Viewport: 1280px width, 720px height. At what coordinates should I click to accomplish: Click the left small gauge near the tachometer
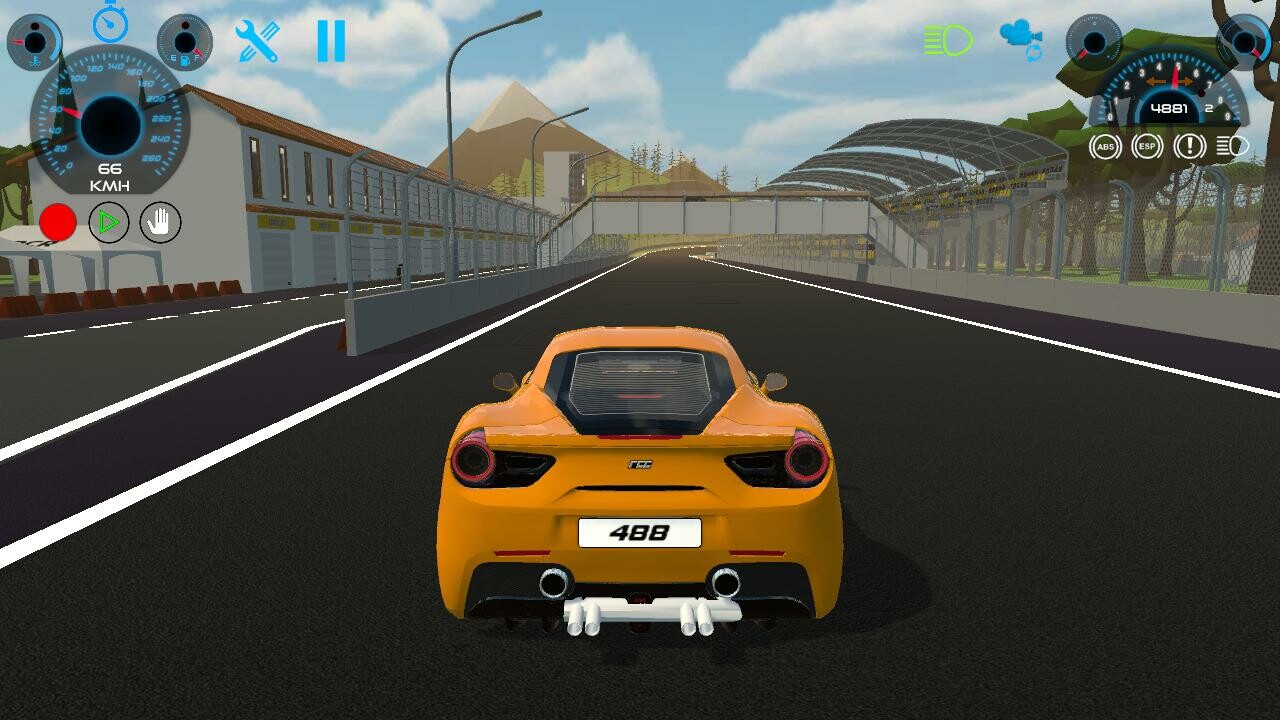point(1095,45)
